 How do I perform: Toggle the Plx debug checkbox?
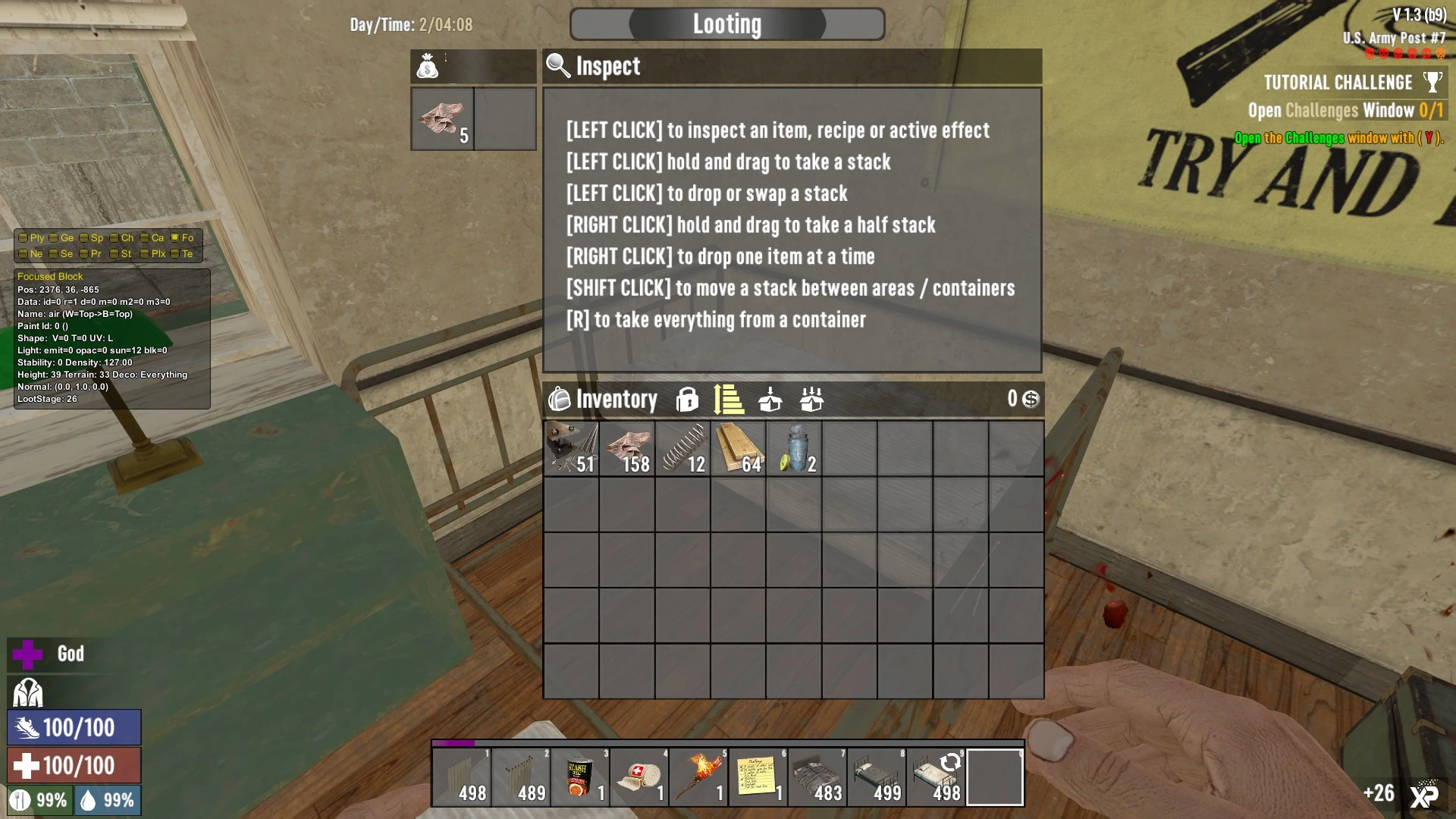pos(145,254)
